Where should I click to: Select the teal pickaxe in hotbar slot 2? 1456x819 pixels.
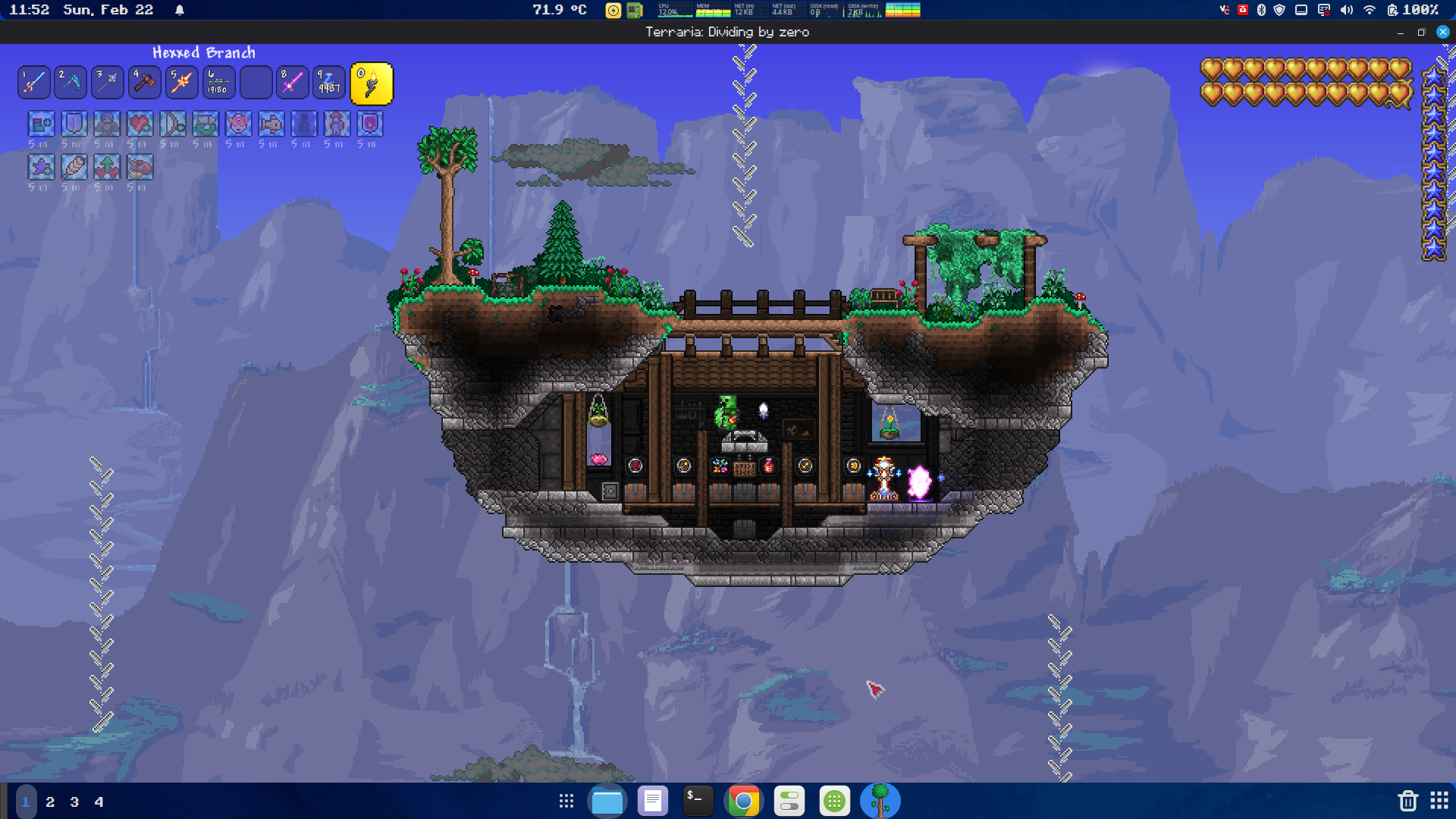(71, 83)
